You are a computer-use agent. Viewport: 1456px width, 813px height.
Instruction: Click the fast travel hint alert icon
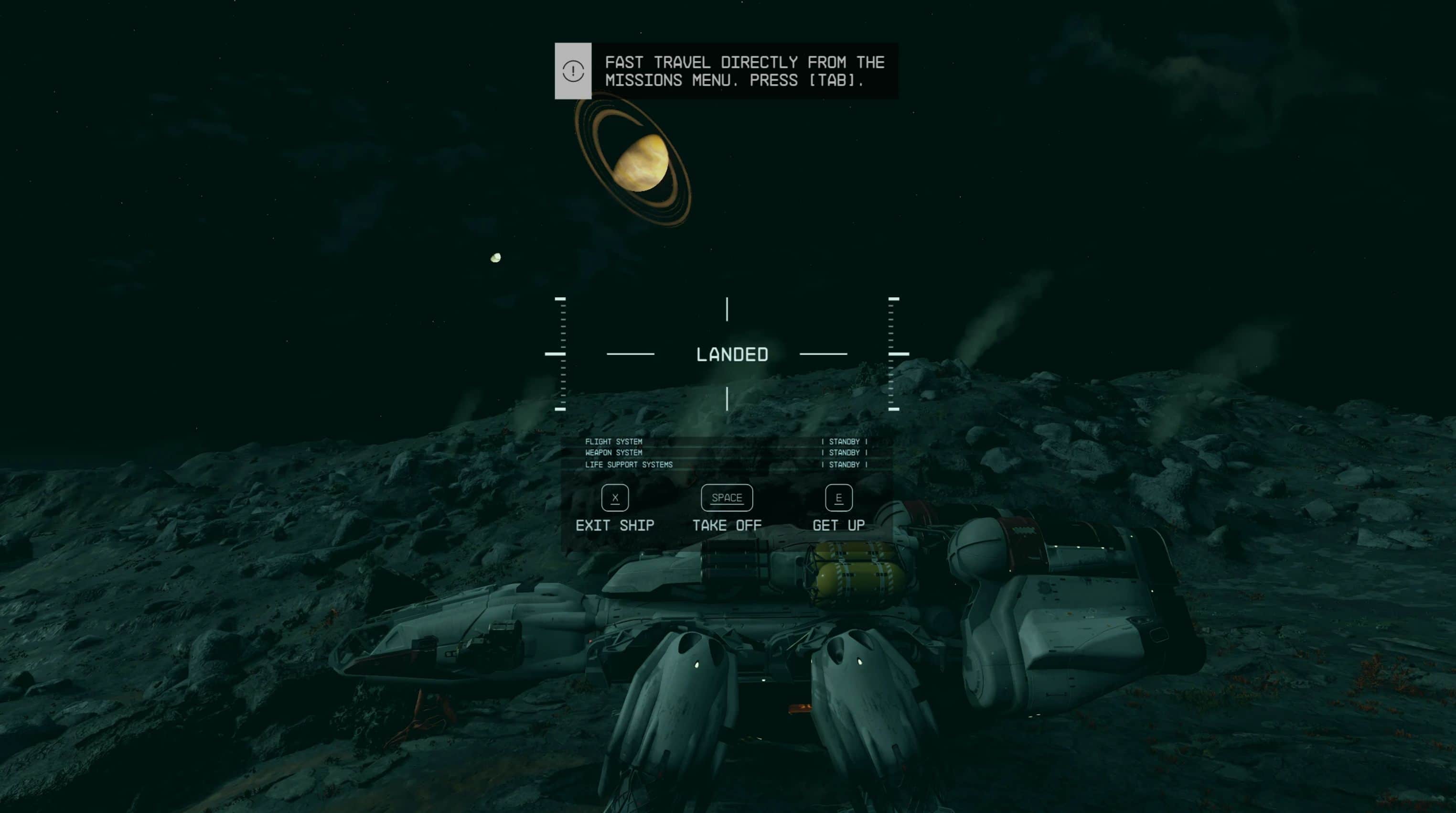point(573,71)
